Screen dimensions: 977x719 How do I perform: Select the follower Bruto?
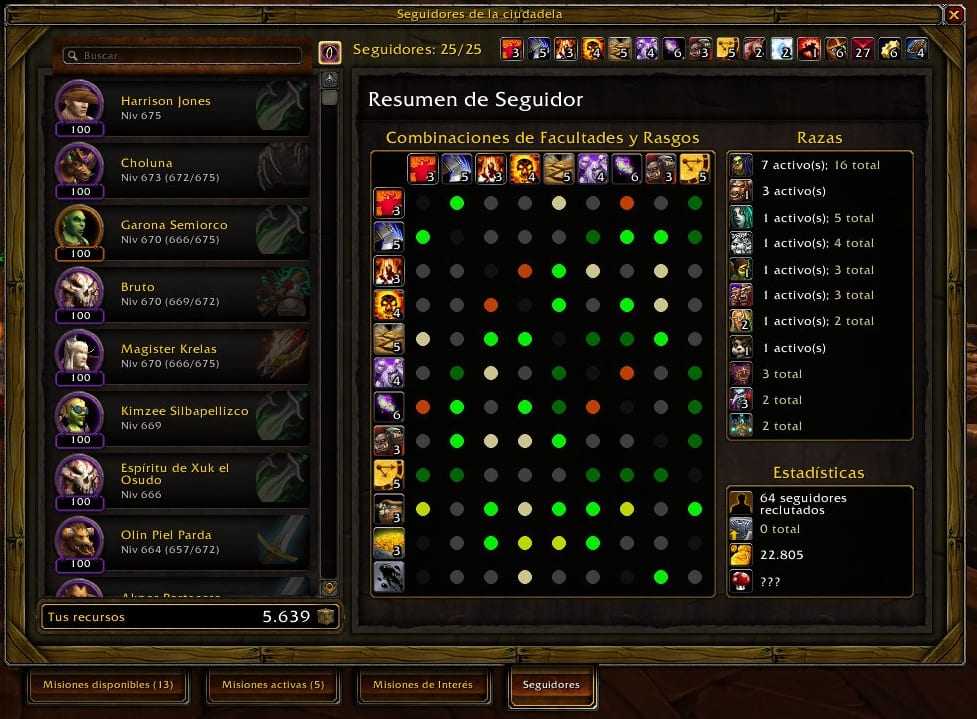[180, 294]
